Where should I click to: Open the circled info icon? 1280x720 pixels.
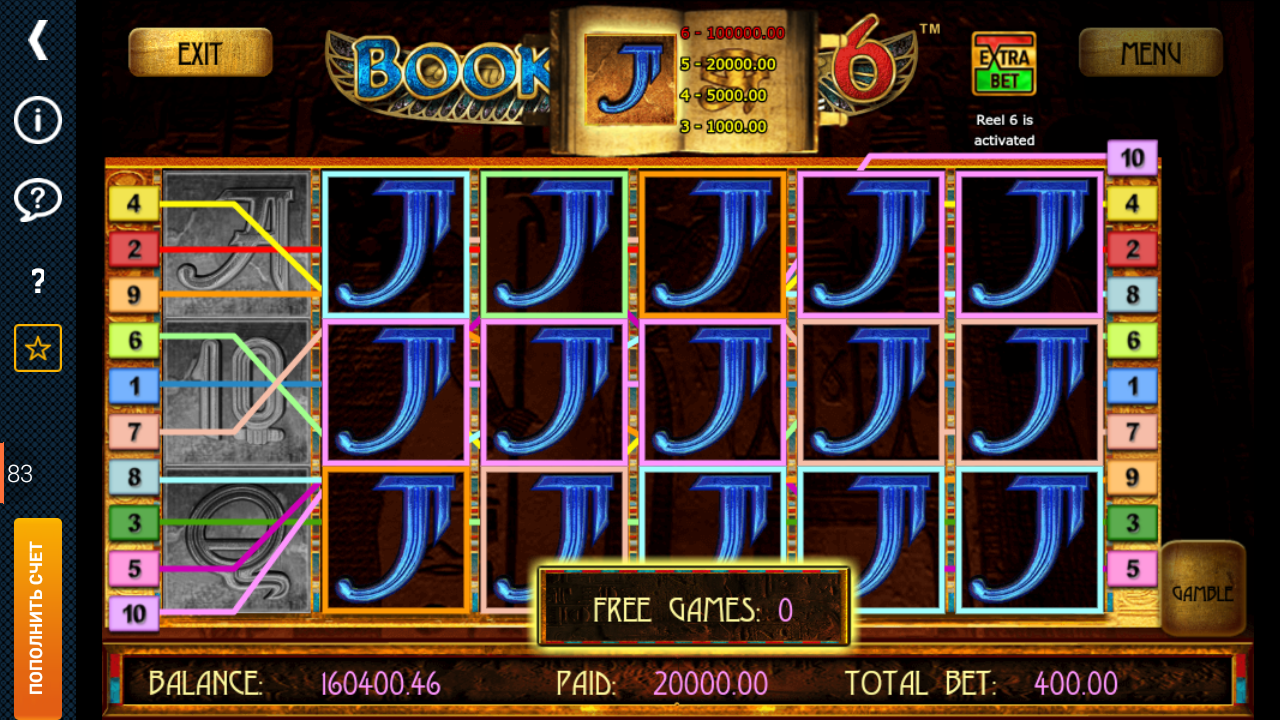click(x=38, y=120)
